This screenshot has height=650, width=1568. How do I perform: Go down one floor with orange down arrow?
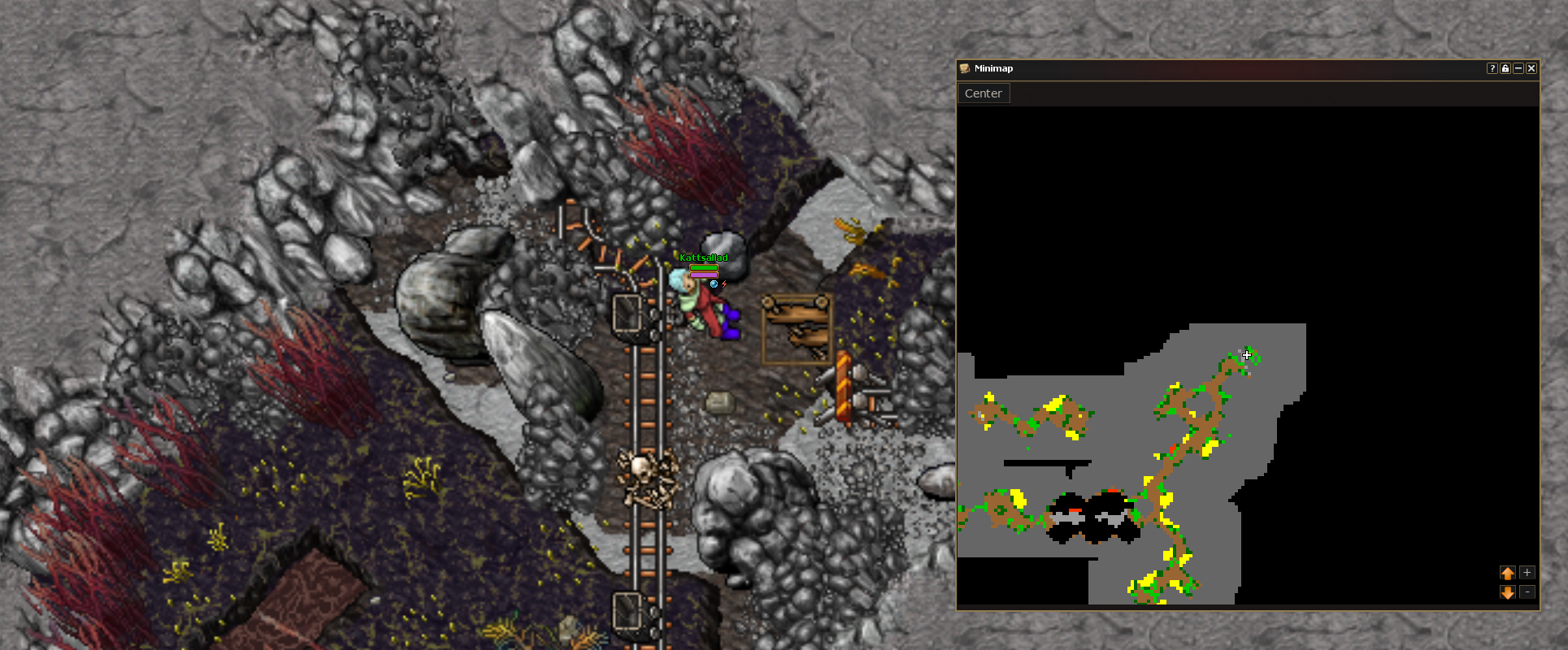[1508, 592]
